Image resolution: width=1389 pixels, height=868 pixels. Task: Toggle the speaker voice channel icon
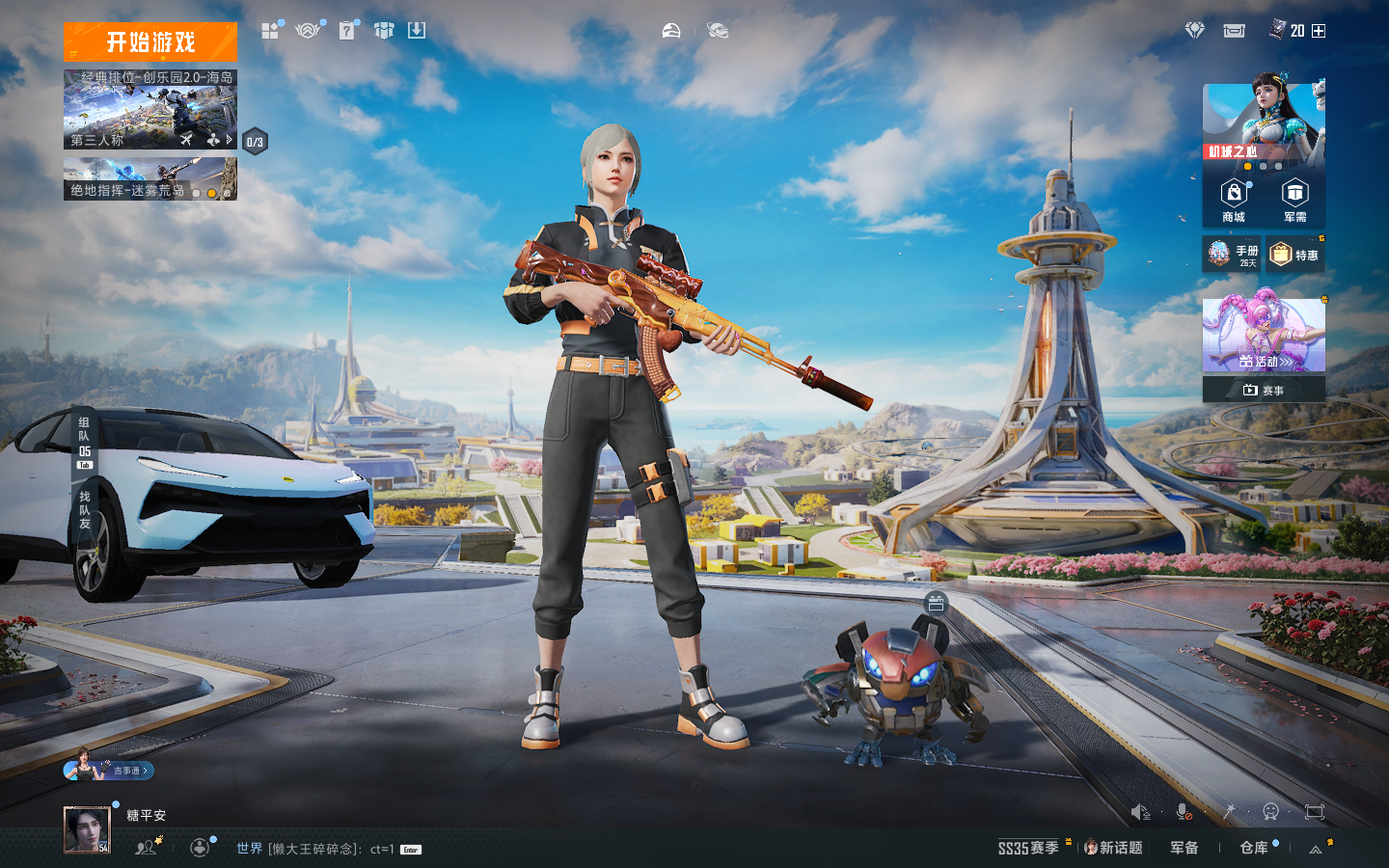(x=1140, y=812)
